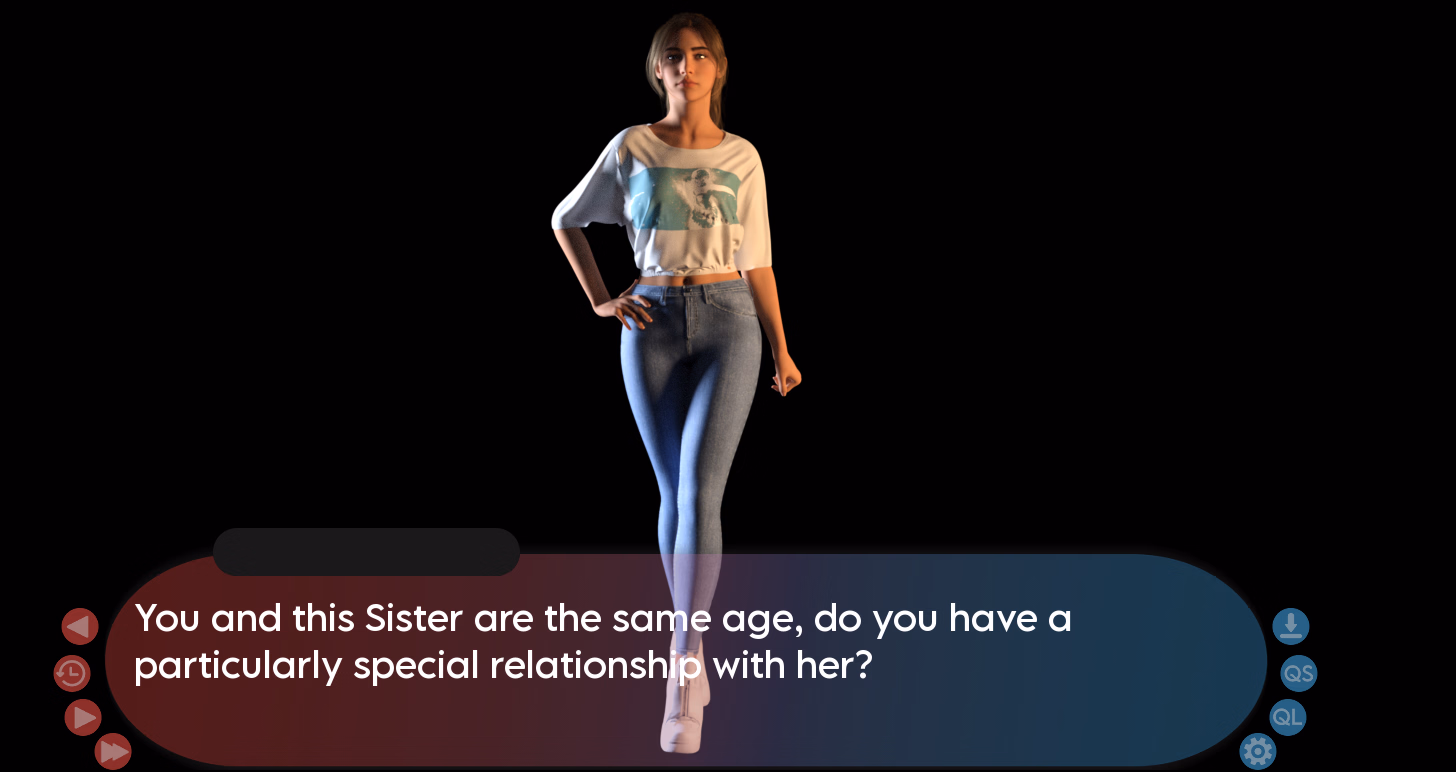
Task: Open the save menu via download-arrow icon
Action: pyautogui.click(x=1290, y=627)
